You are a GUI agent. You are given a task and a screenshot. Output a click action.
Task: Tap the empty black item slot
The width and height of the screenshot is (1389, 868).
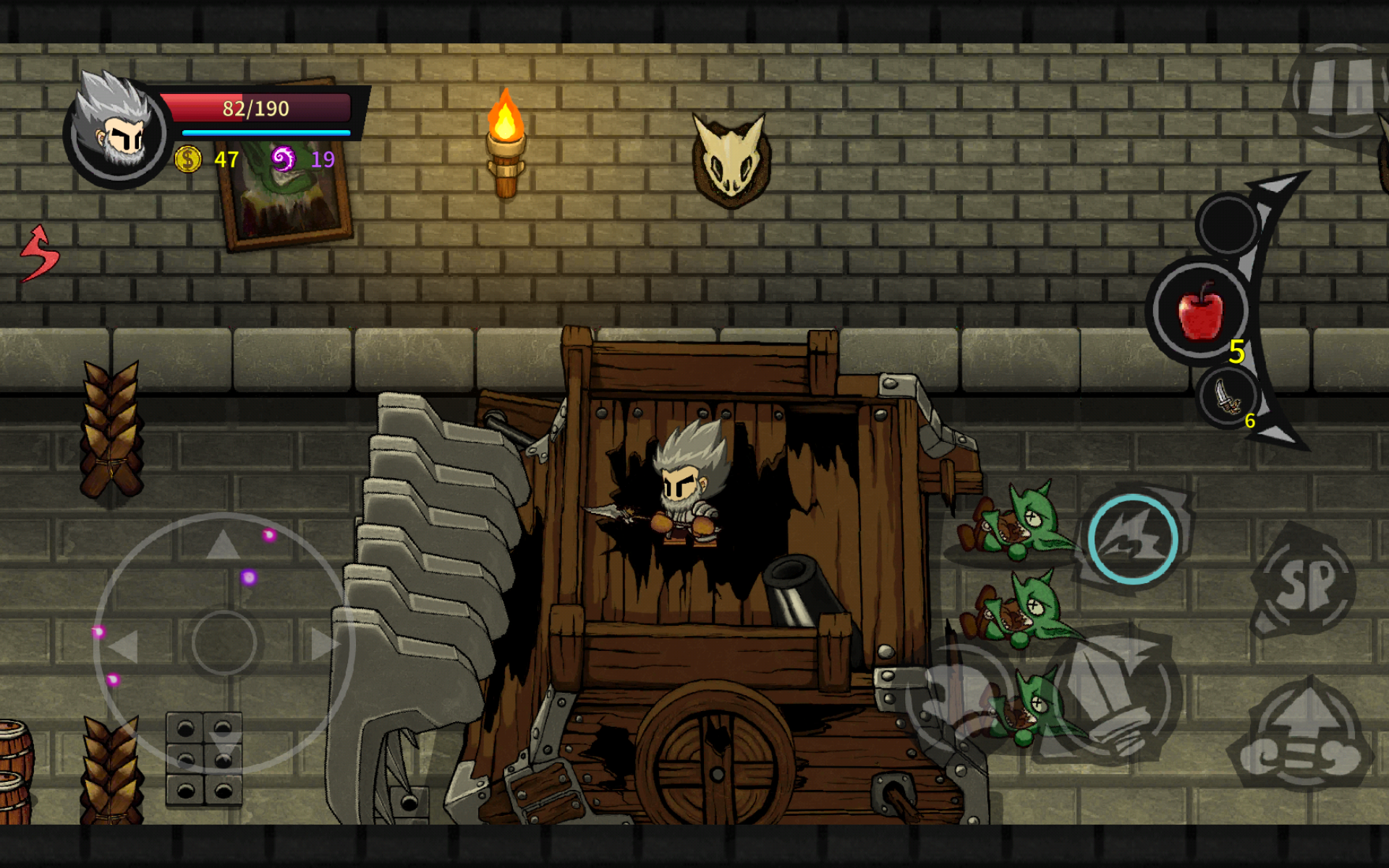pos(1228,224)
